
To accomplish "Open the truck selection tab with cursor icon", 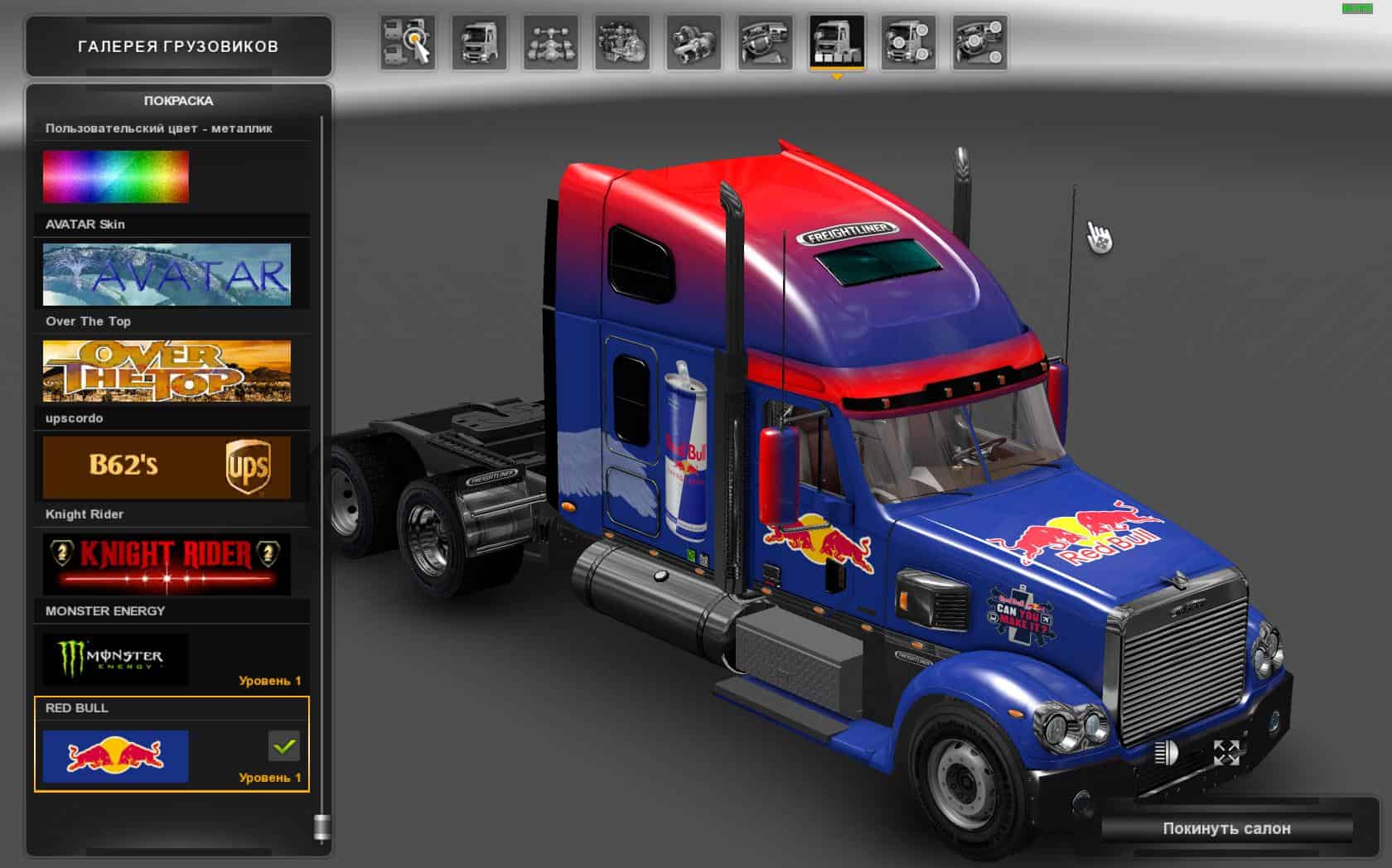I will (408, 42).
